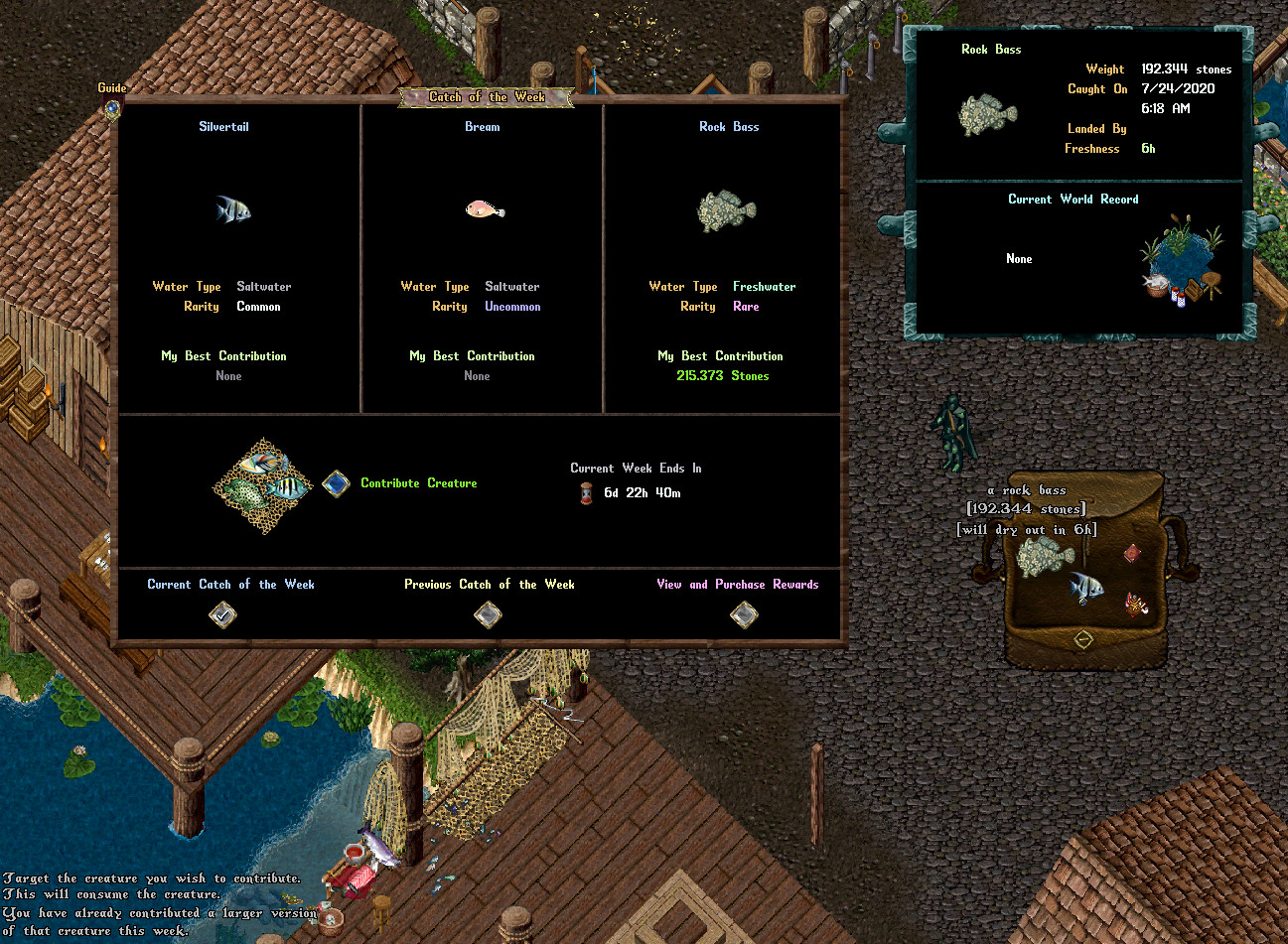
Task: Open View and Purchase Rewards
Action: click(744, 615)
